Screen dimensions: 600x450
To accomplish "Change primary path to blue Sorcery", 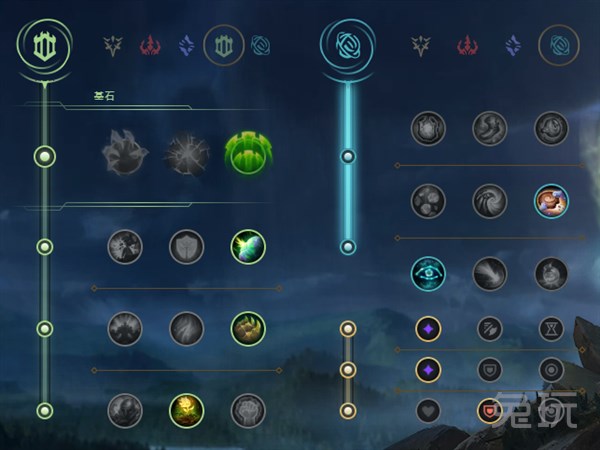I will [x=186, y=45].
